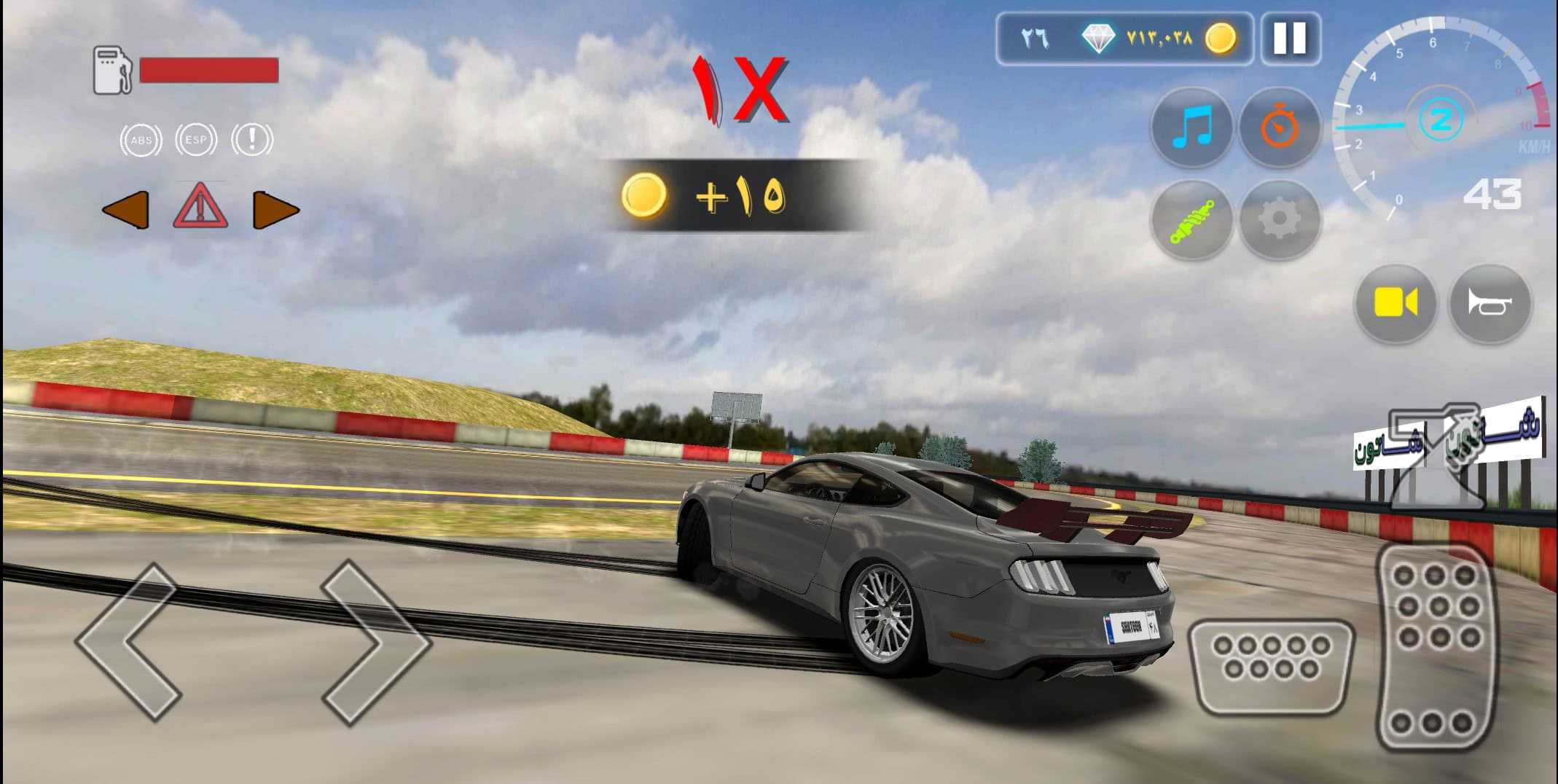Tap the gear number indicator in the speedometer

tap(1441, 120)
